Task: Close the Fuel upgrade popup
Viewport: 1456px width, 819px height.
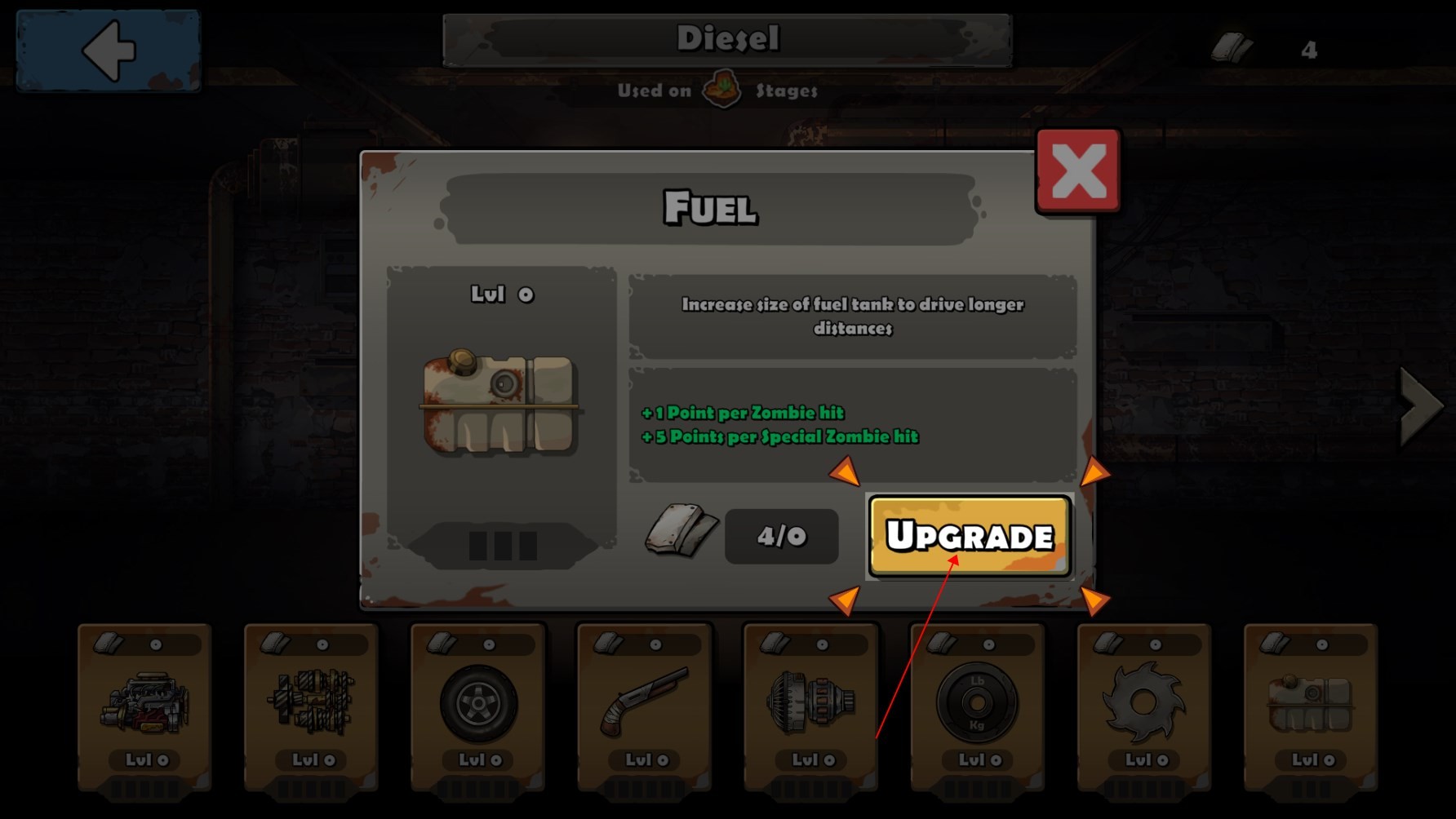Action: coord(1078,171)
